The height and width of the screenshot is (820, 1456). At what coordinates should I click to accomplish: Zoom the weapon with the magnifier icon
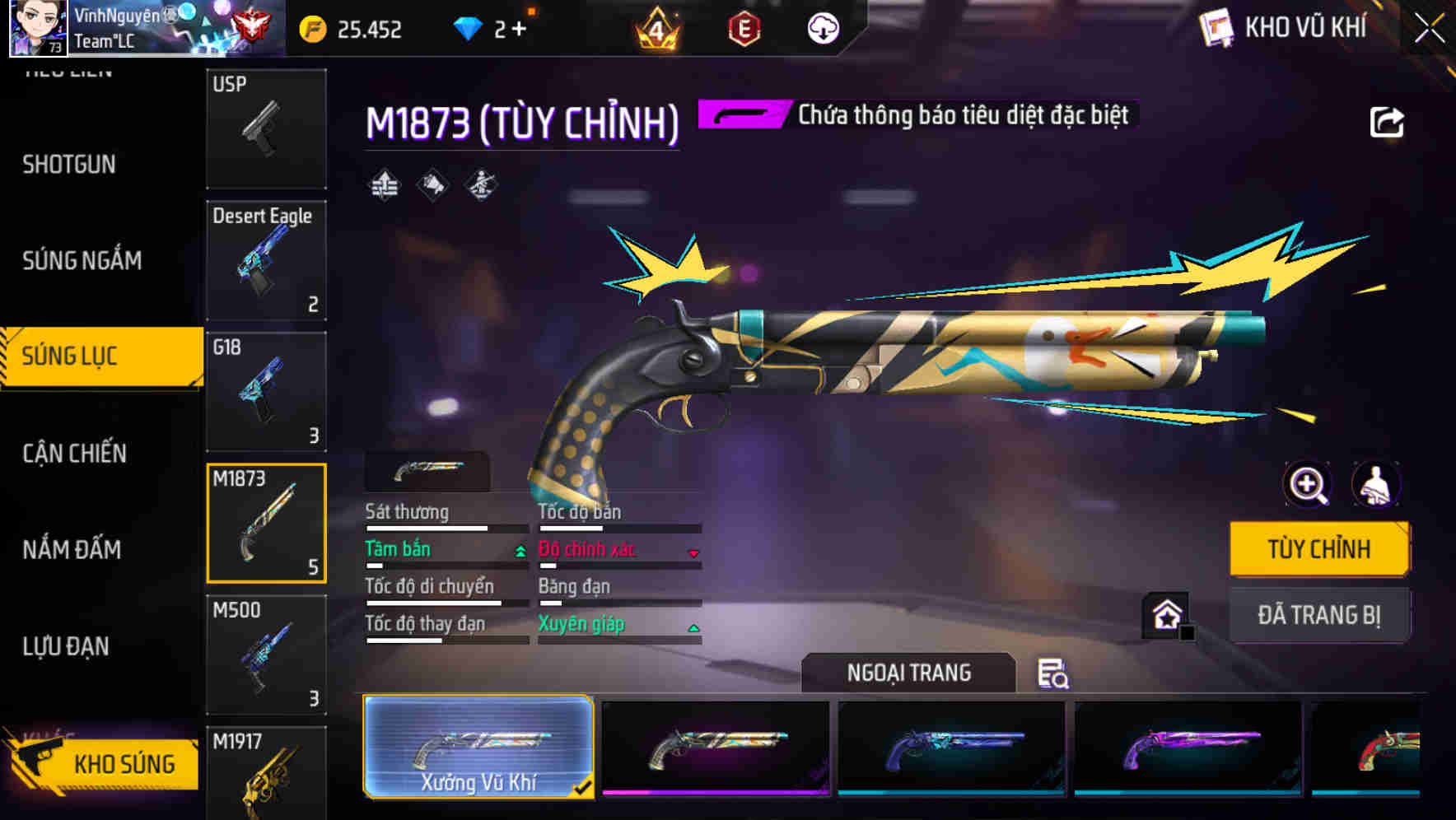coord(1308,484)
